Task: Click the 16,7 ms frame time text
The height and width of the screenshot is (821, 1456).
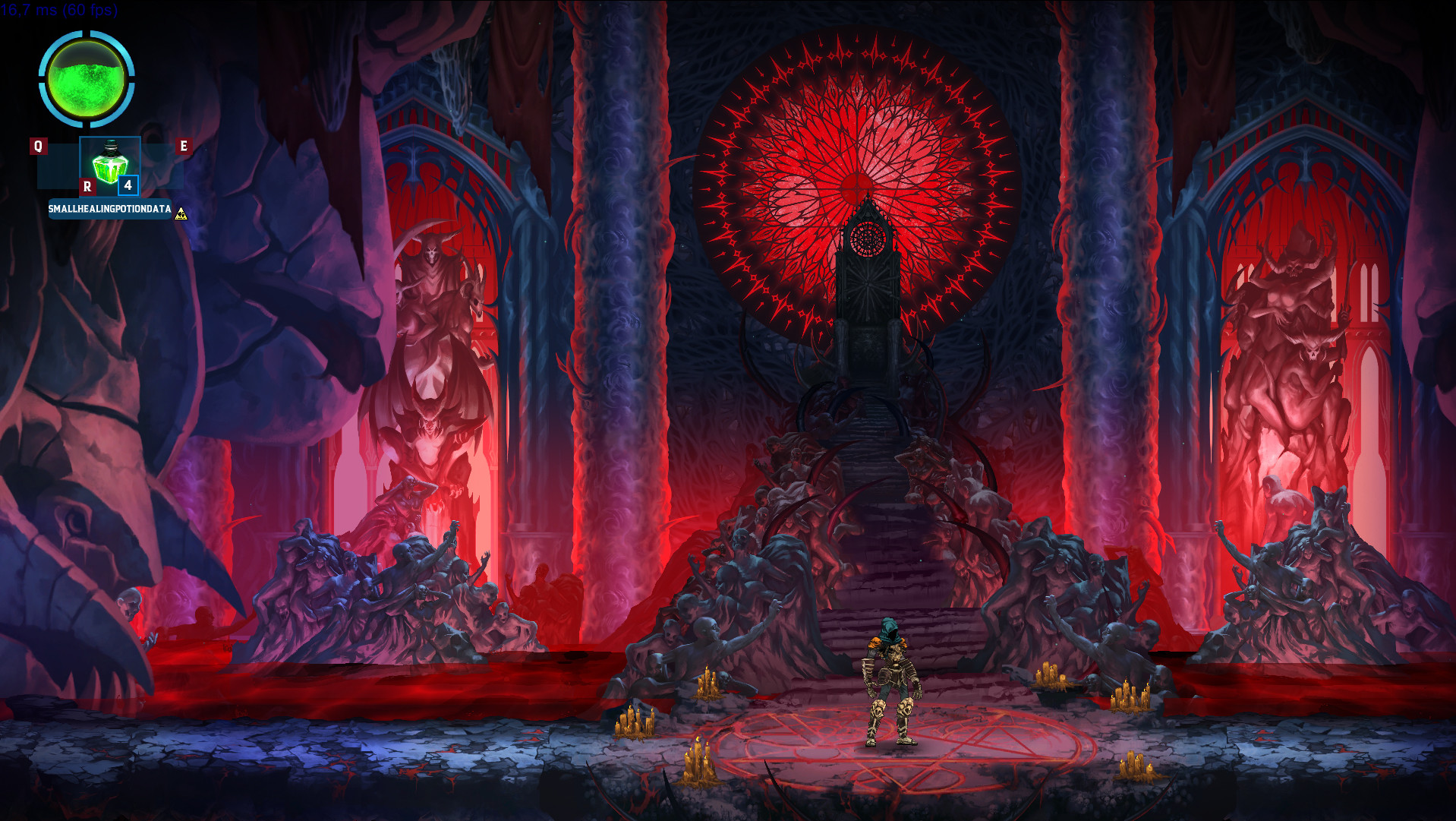Action: point(30,11)
